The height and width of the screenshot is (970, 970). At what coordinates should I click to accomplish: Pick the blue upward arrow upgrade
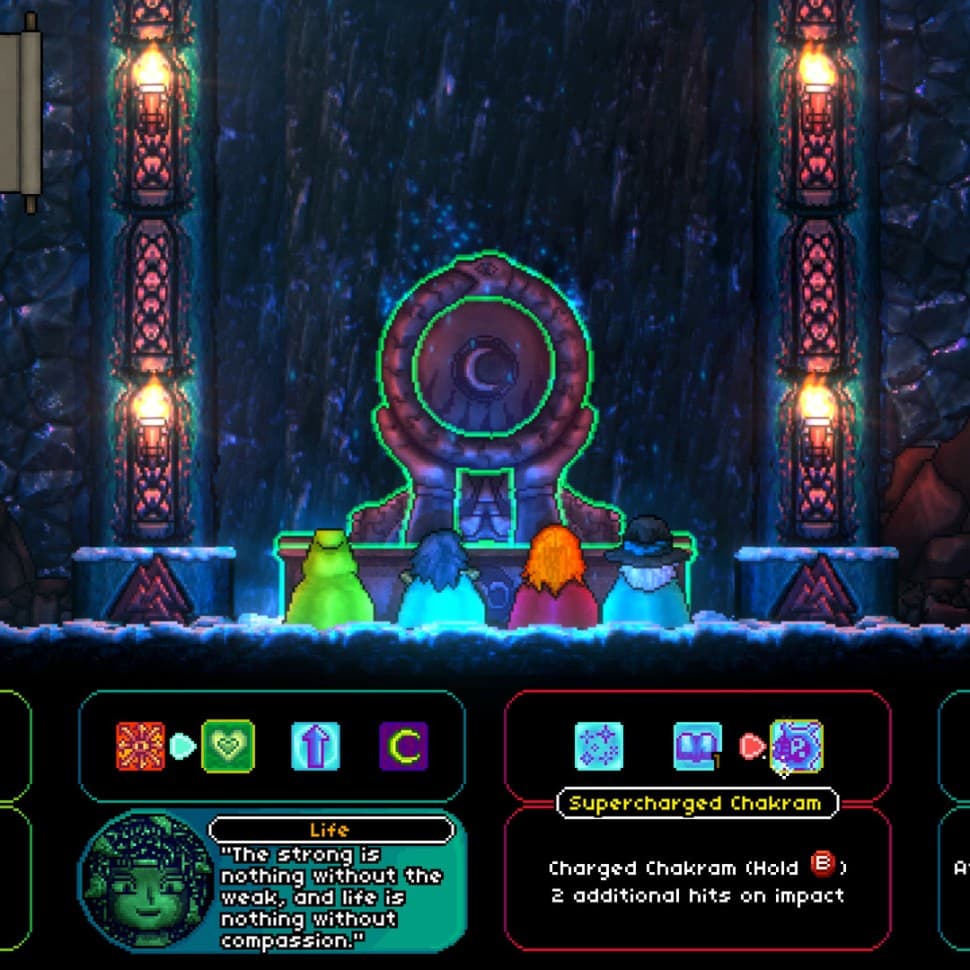315,746
